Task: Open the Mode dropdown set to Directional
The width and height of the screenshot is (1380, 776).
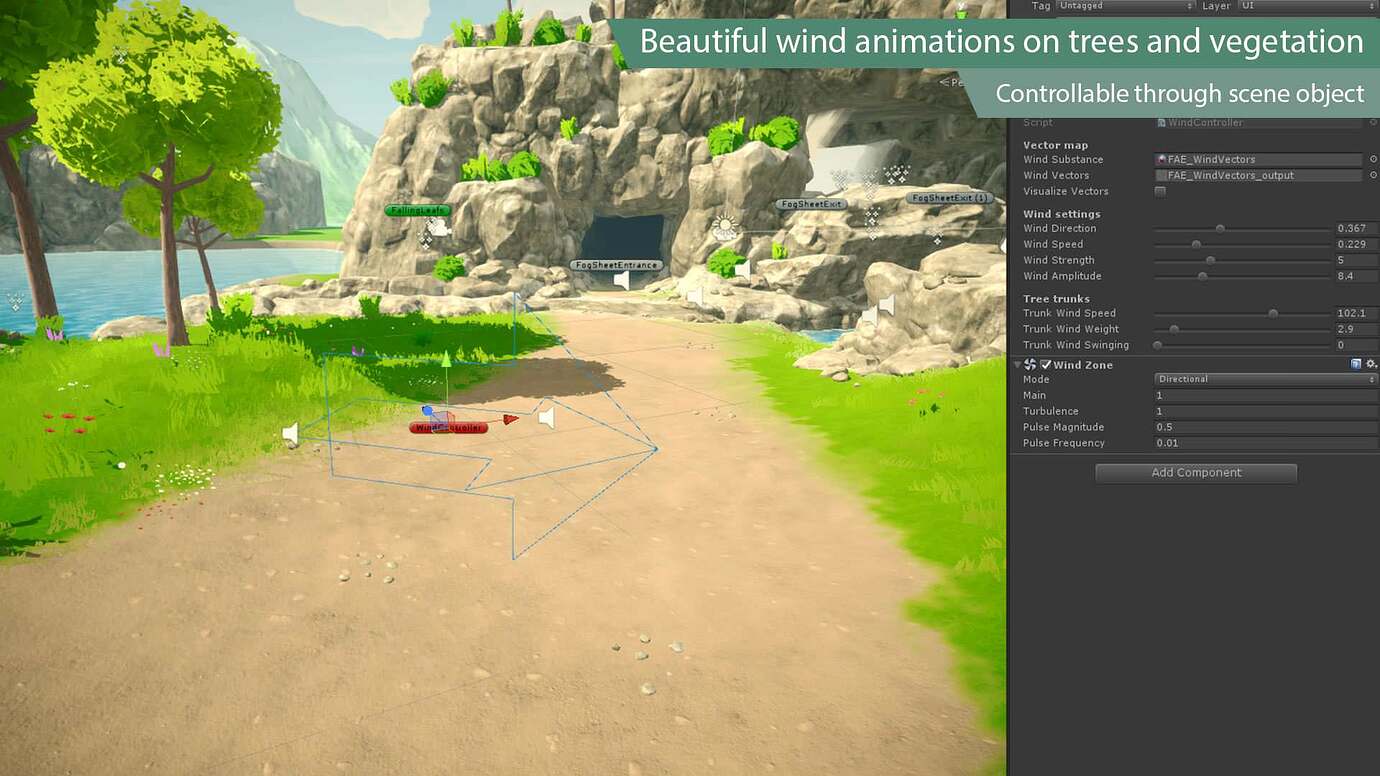Action: pos(1265,379)
